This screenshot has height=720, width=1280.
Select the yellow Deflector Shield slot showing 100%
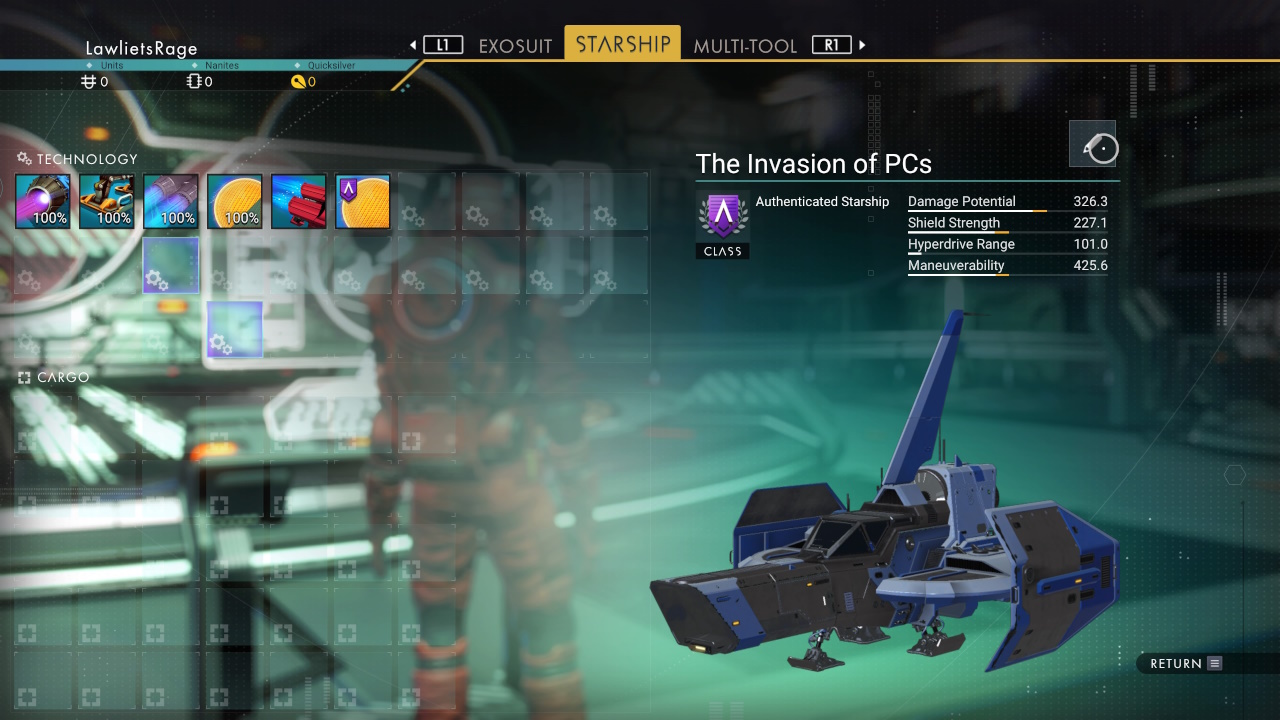coord(235,201)
